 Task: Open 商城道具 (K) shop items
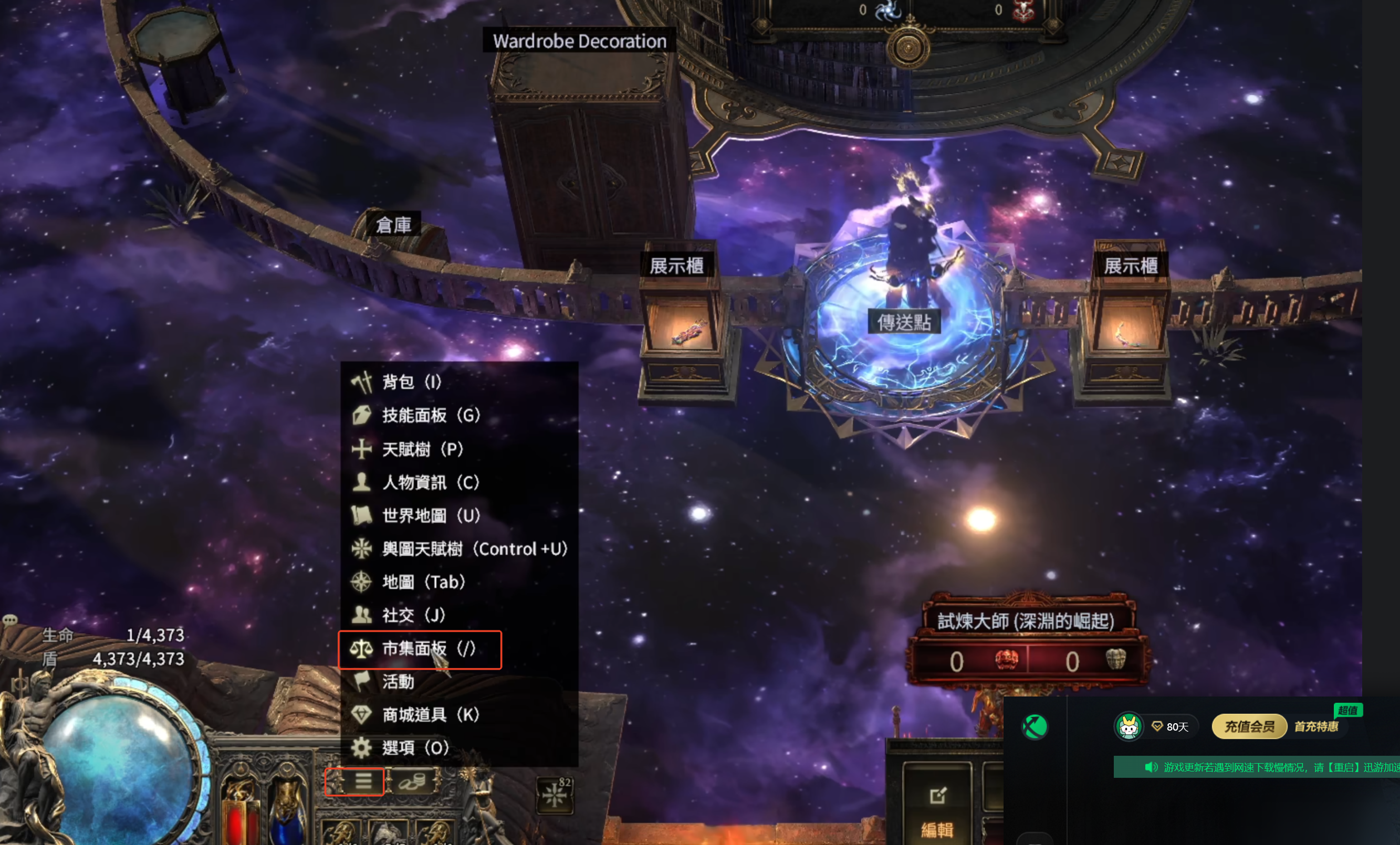pyautogui.click(x=430, y=715)
